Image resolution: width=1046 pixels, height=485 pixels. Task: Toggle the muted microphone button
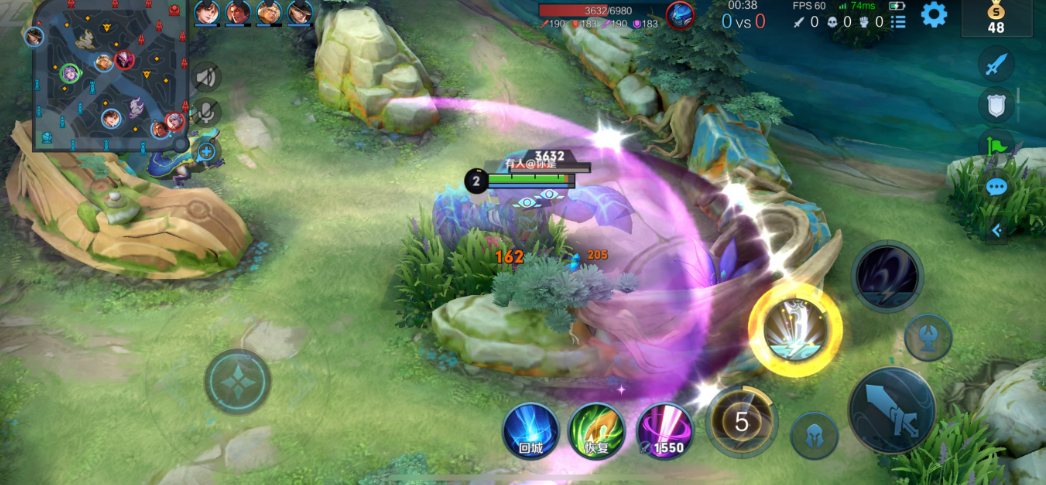[206, 113]
